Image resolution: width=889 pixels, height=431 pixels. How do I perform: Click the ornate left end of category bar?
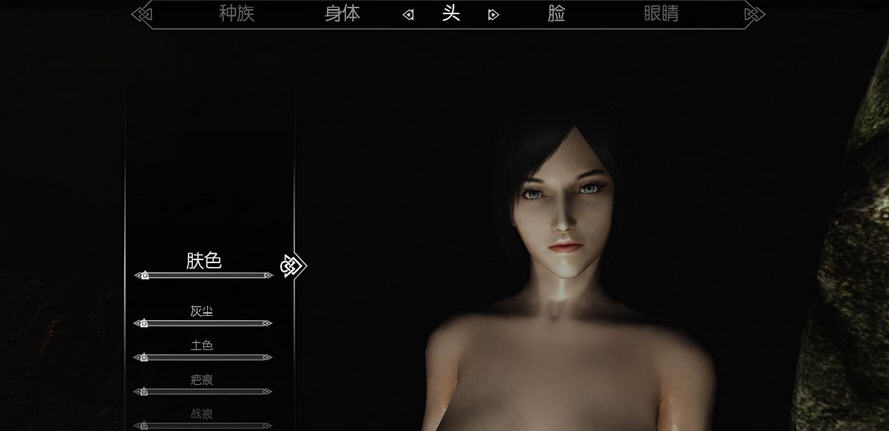coord(143,14)
